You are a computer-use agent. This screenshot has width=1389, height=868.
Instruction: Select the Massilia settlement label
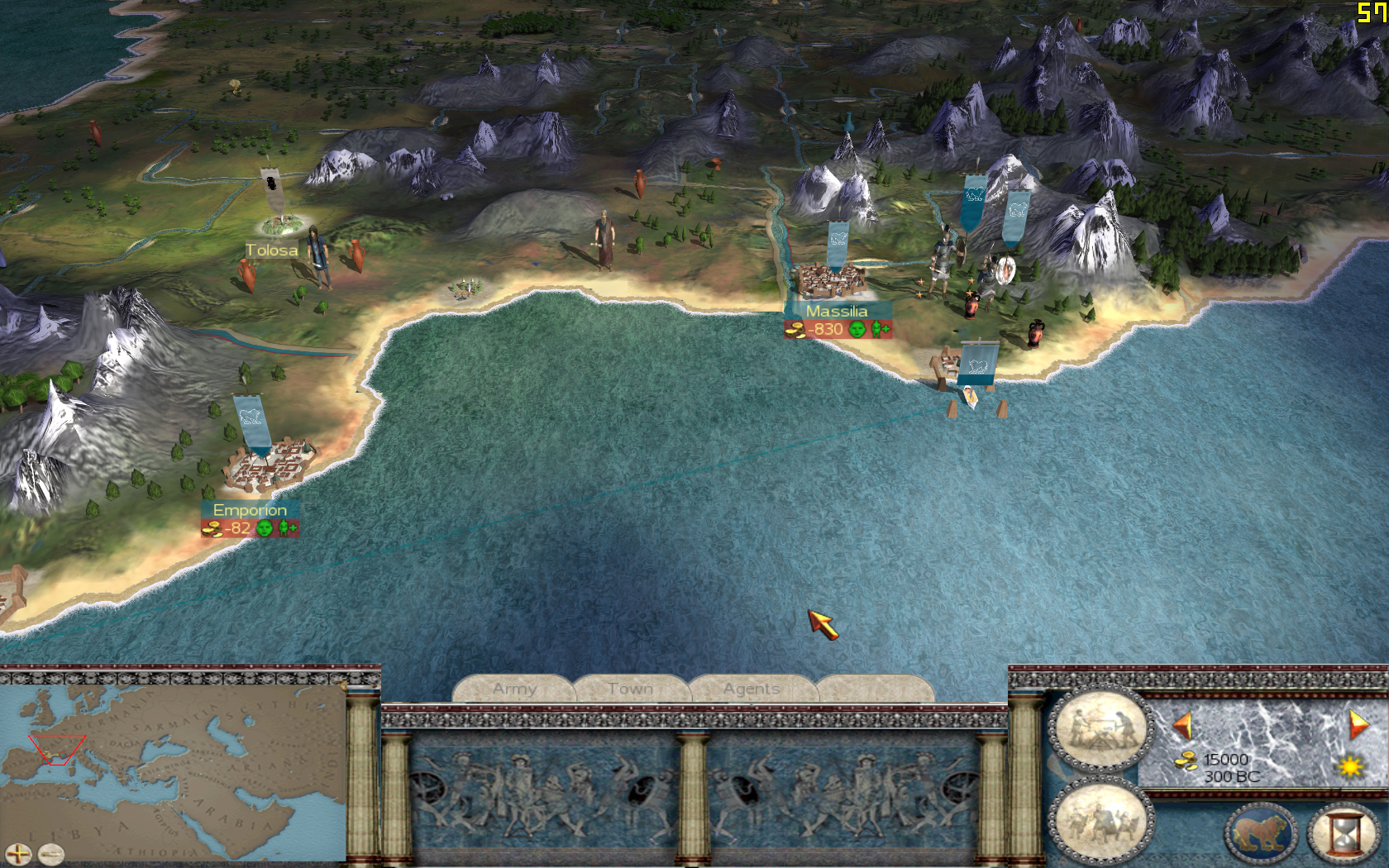(837, 312)
